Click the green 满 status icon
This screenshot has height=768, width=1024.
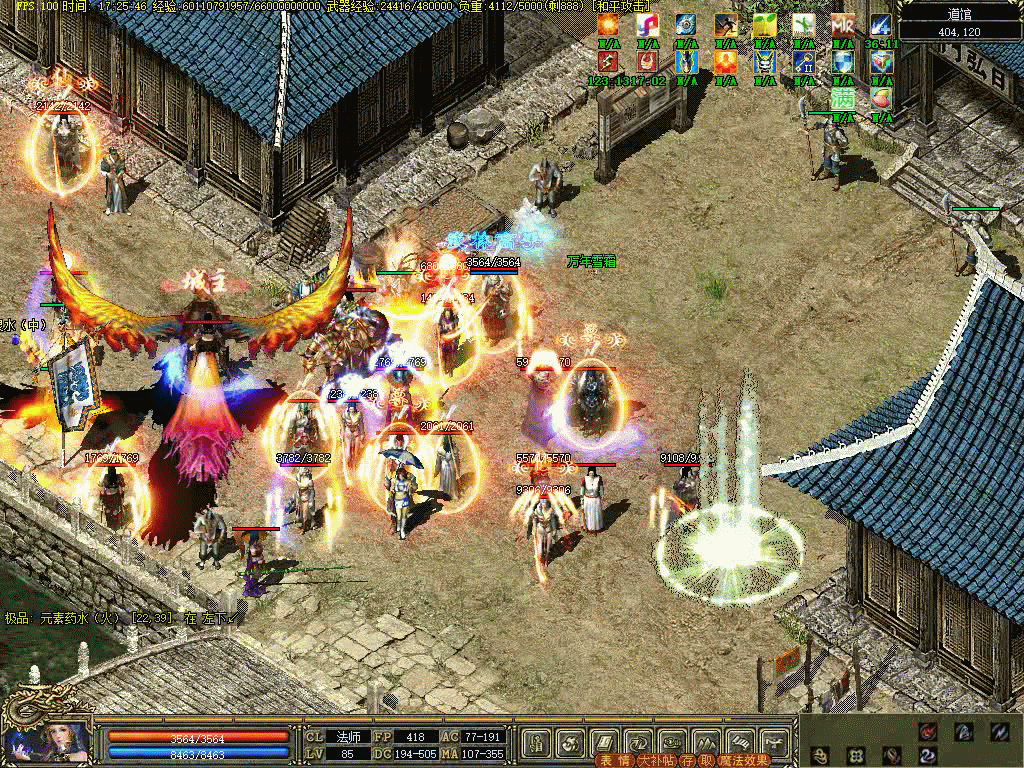(843, 98)
